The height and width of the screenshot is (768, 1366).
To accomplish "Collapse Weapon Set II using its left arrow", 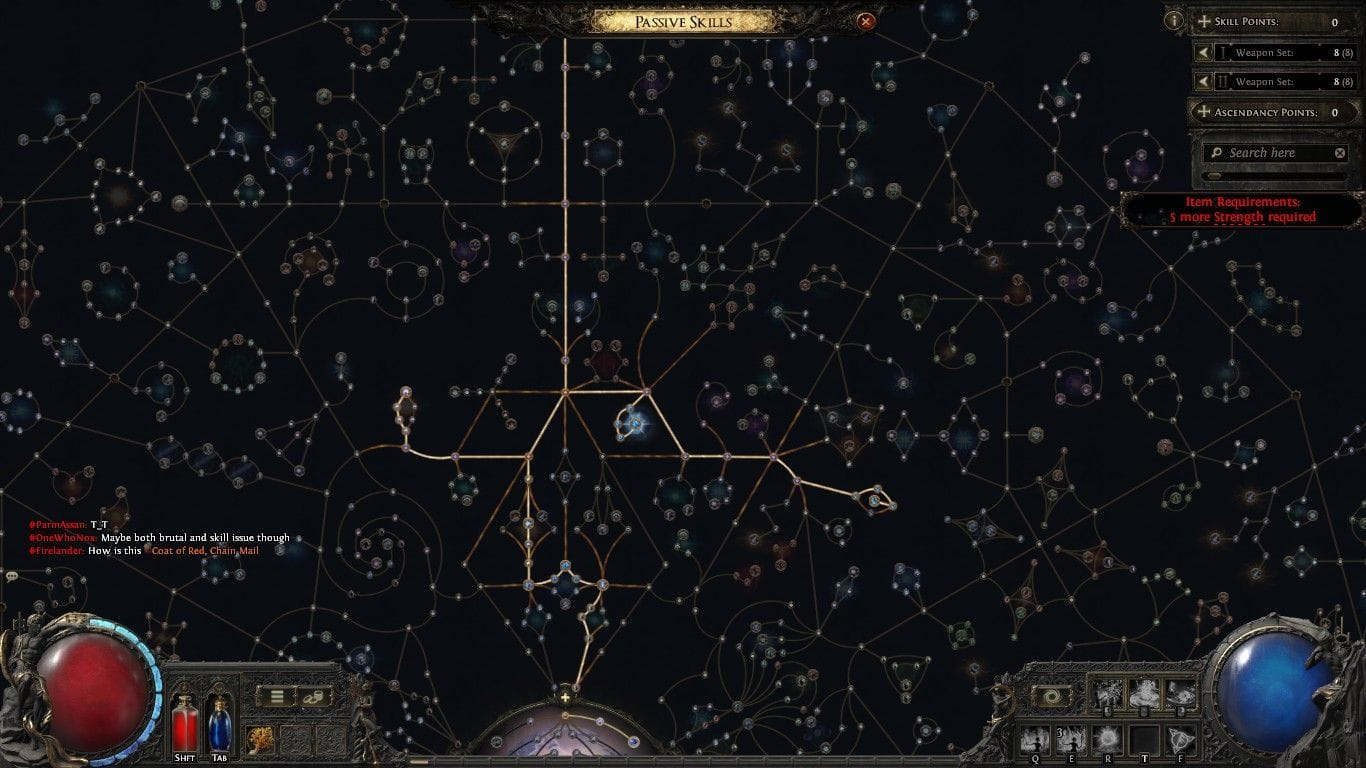I will tap(1204, 82).
